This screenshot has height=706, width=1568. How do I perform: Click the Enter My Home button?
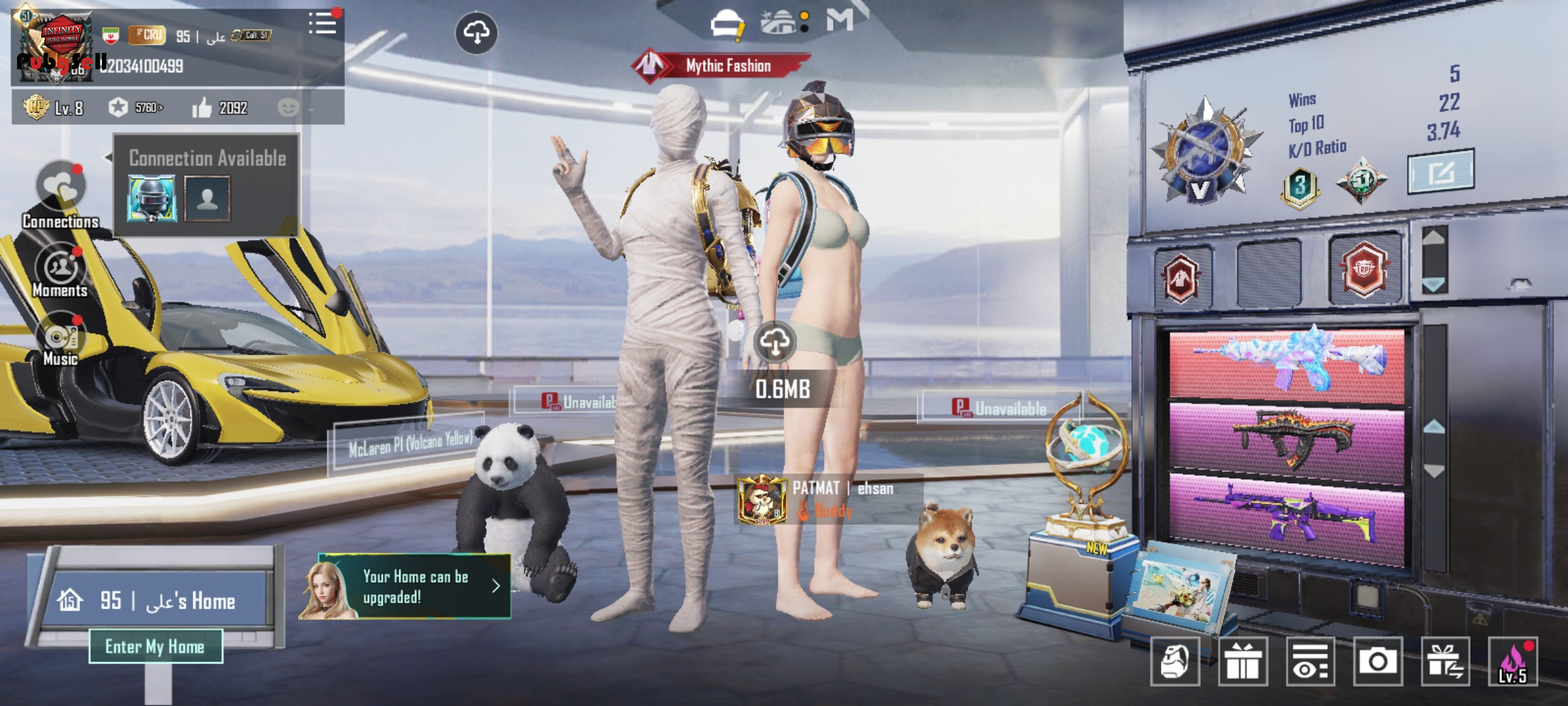(x=155, y=647)
